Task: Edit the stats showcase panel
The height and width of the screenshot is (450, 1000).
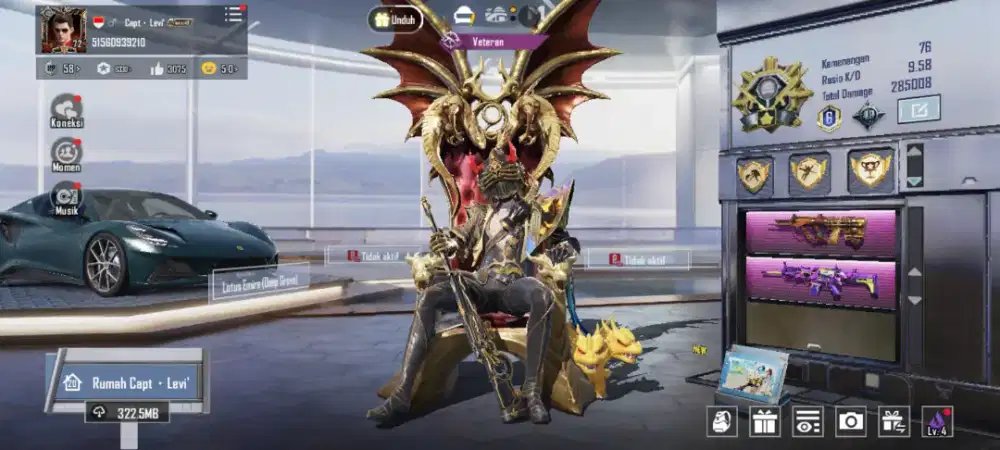Action: point(918,108)
